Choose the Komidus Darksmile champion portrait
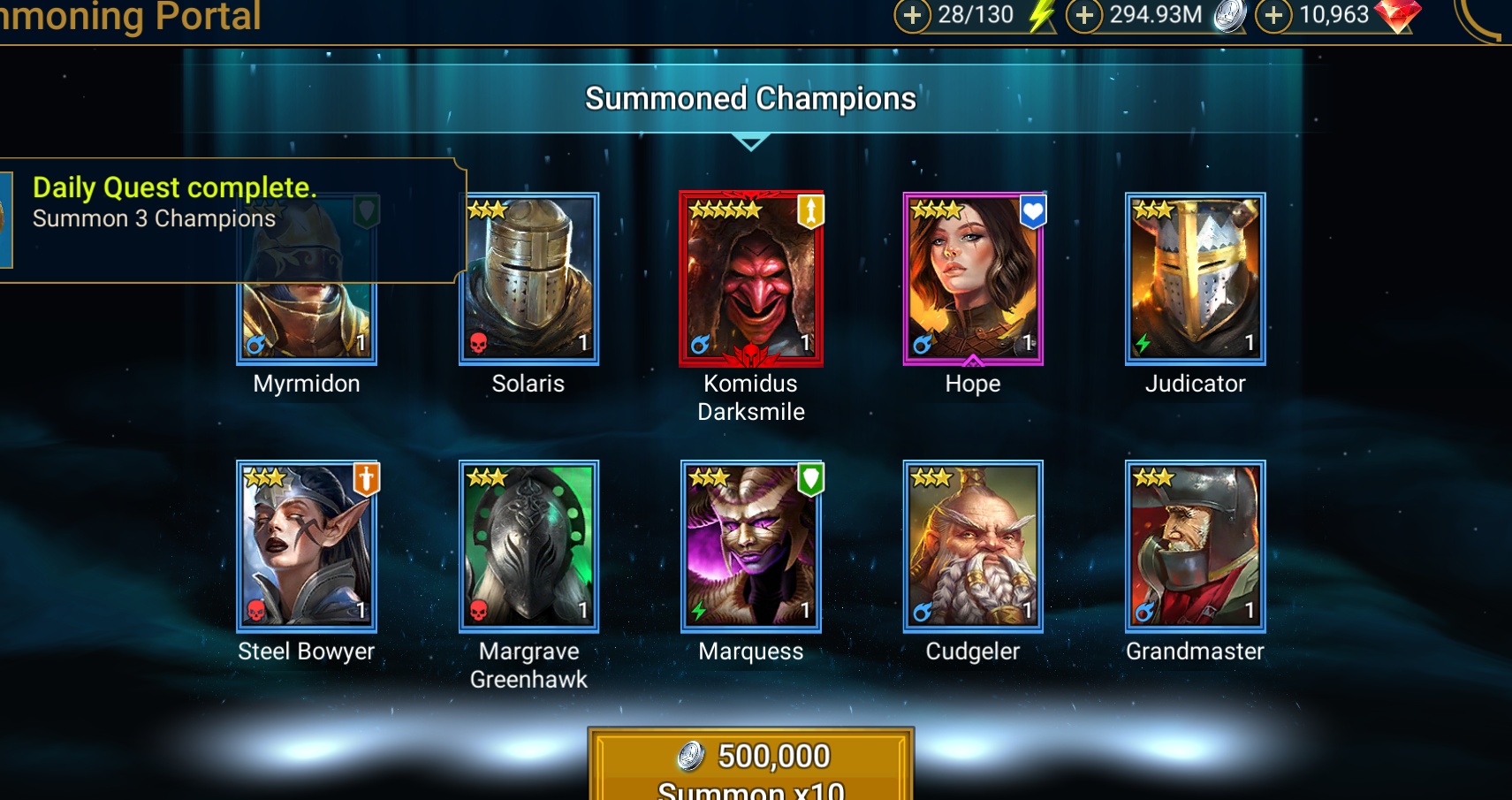The width and height of the screenshot is (1512, 800). [x=751, y=278]
